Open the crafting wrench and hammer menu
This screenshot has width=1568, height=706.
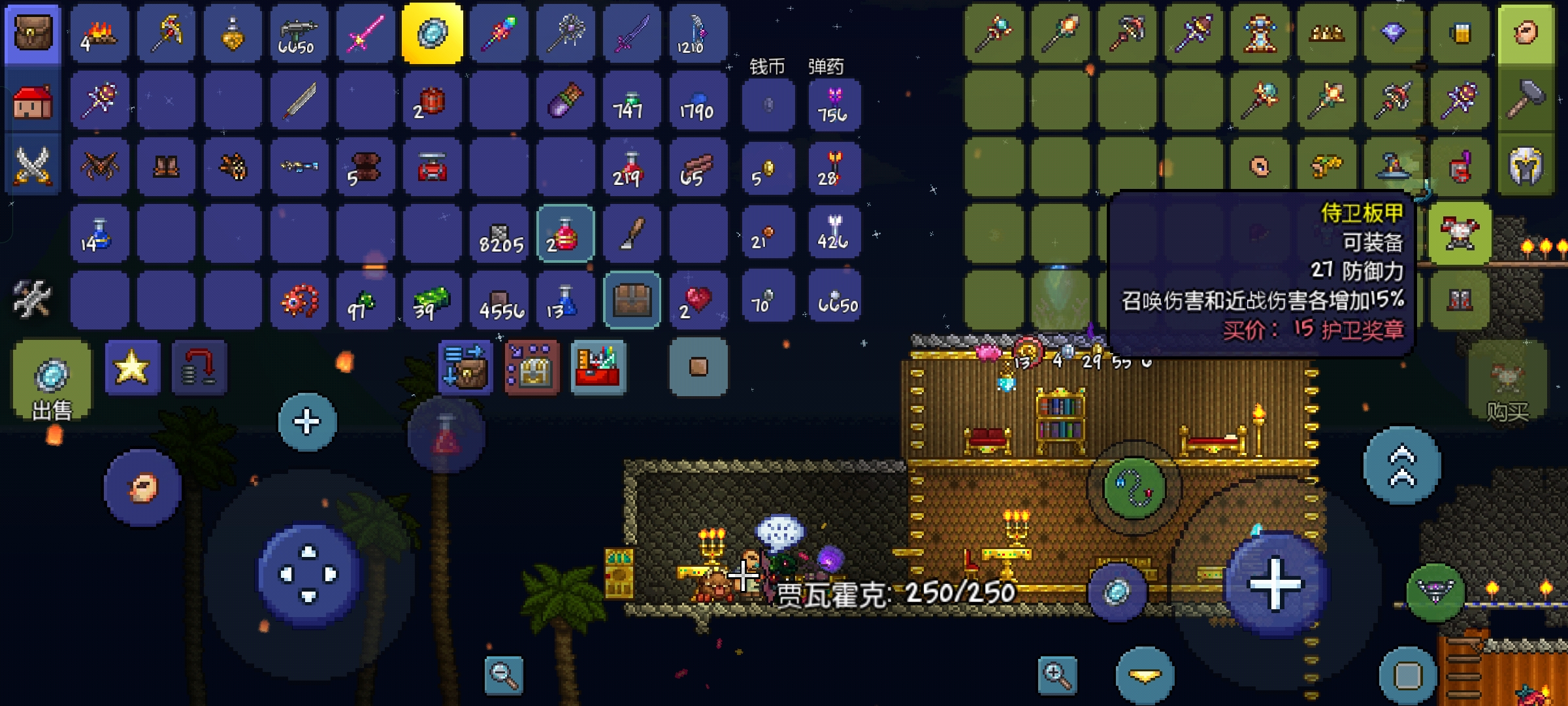point(33,298)
